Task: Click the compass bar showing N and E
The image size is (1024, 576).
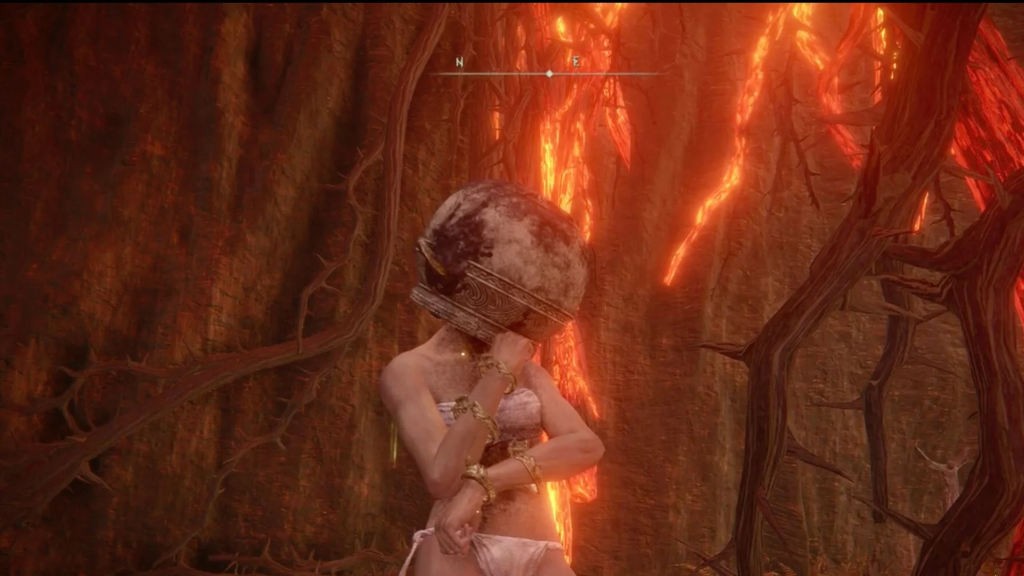Action: click(548, 70)
